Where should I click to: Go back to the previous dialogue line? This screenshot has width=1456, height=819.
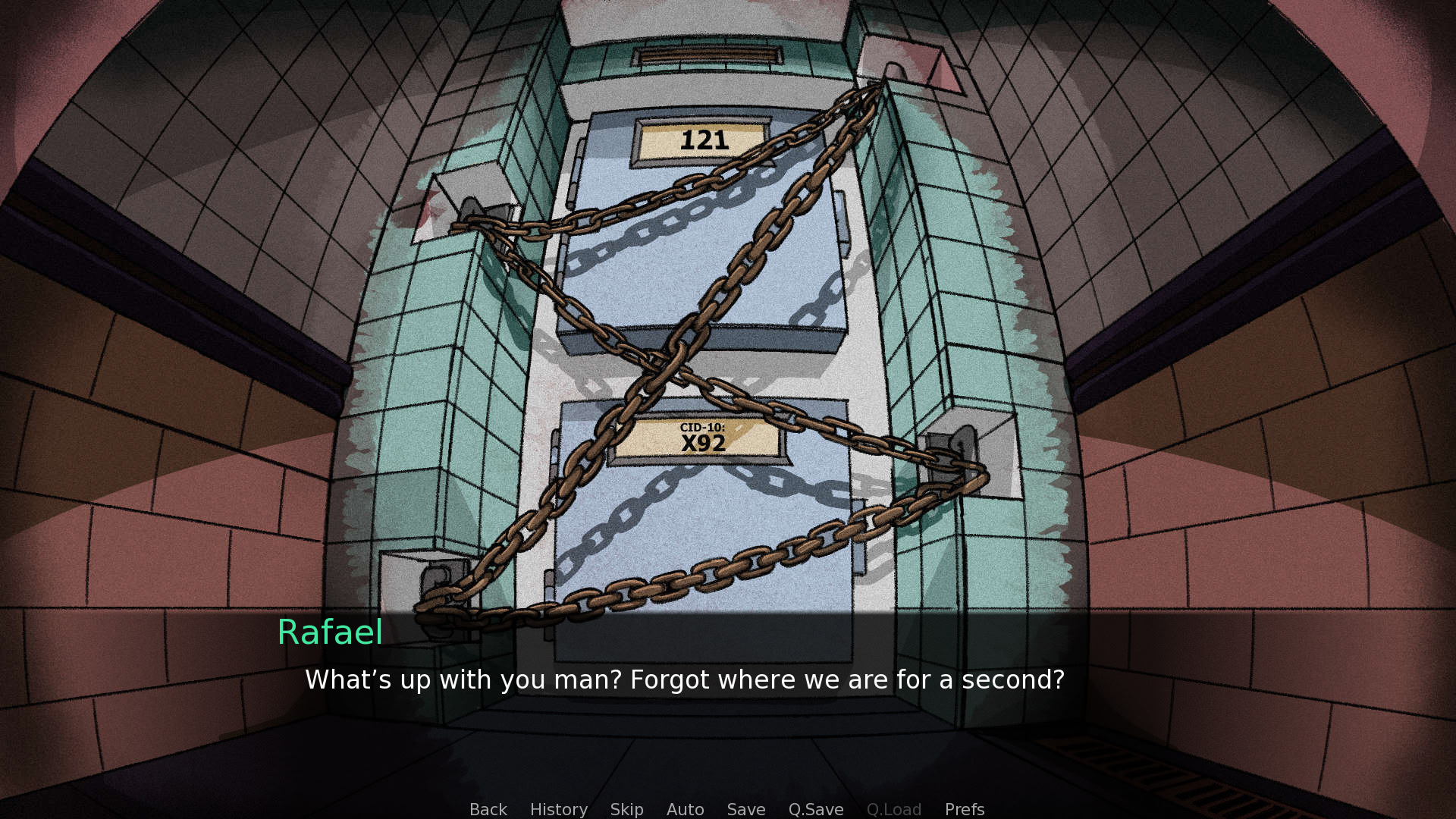[488, 809]
